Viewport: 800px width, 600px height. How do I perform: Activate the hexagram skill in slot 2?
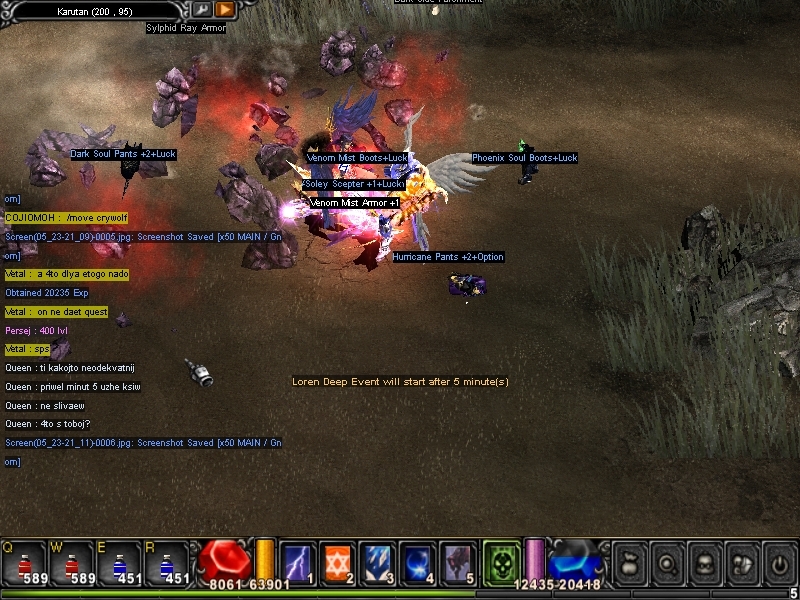point(337,563)
